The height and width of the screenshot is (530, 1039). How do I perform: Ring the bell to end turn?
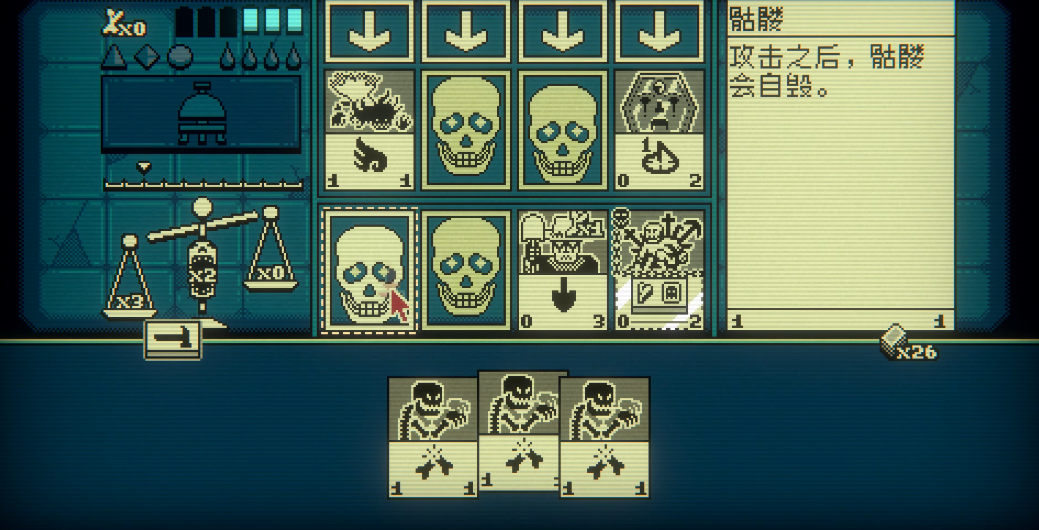201,113
